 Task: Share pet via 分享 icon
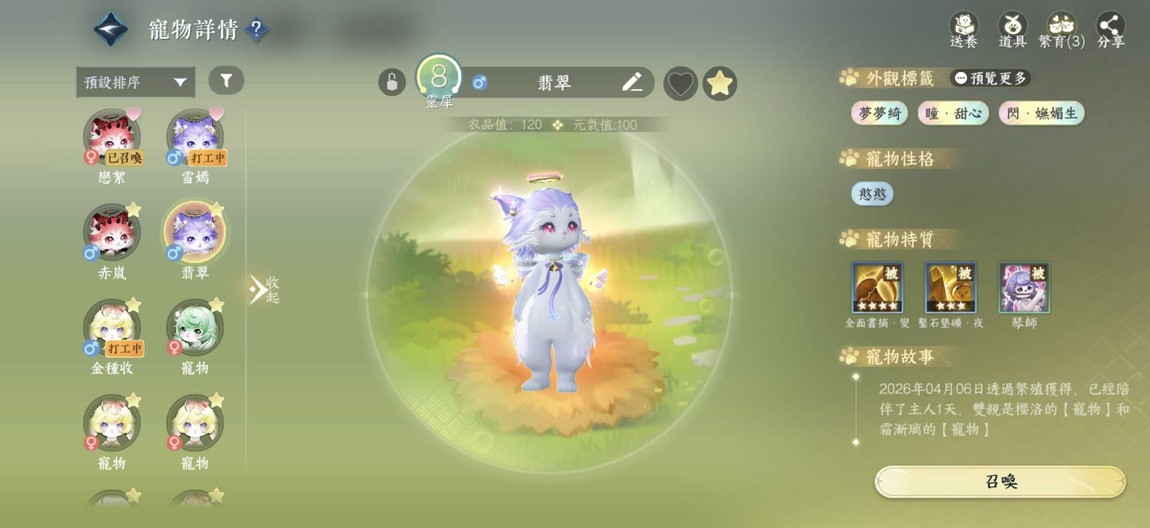pyautogui.click(x=1110, y=29)
